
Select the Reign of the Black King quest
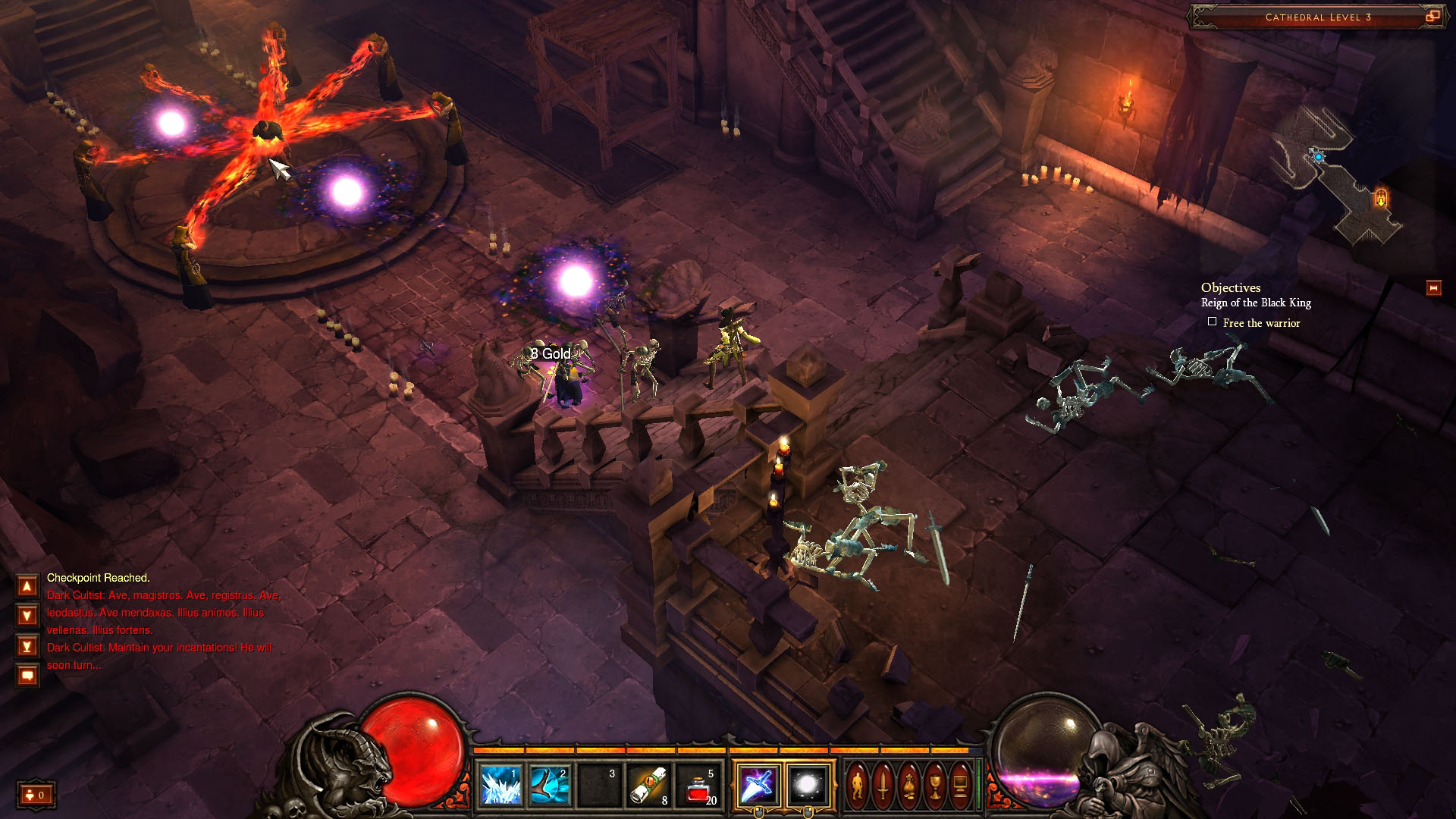pyautogui.click(x=1256, y=303)
